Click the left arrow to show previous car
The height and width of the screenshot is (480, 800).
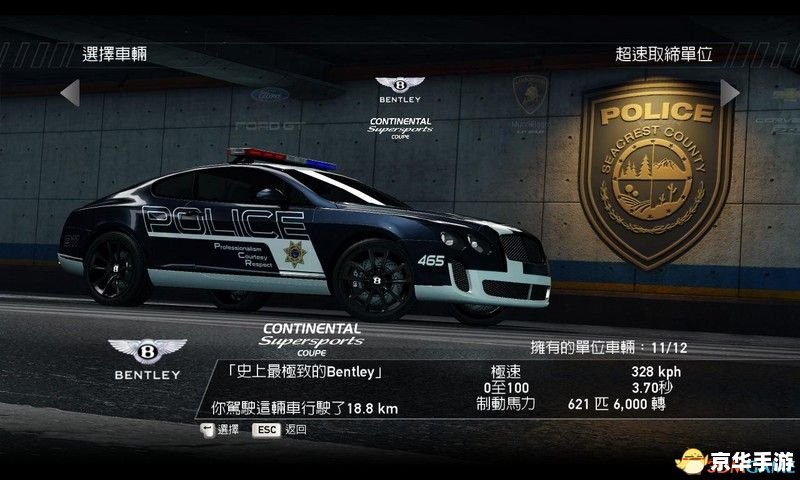[69, 92]
